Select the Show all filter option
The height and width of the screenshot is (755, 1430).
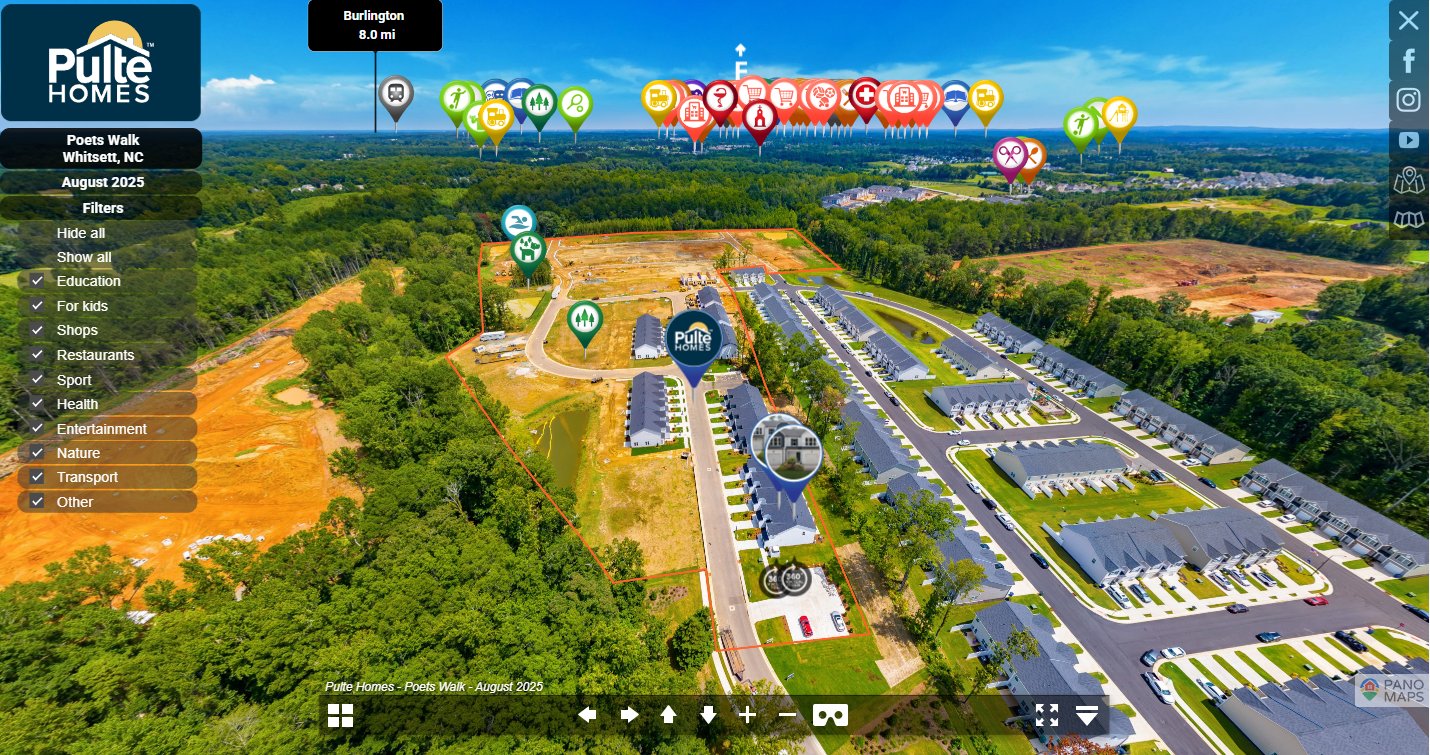(84, 257)
